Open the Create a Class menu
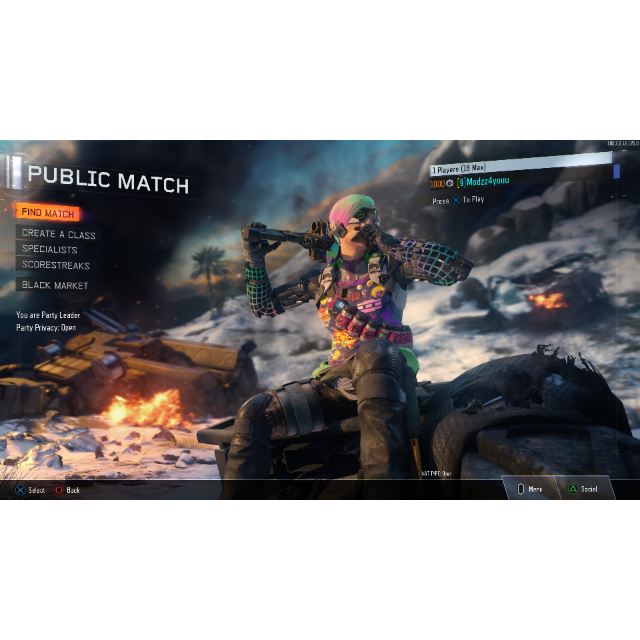 pyautogui.click(x=59, y=234)
